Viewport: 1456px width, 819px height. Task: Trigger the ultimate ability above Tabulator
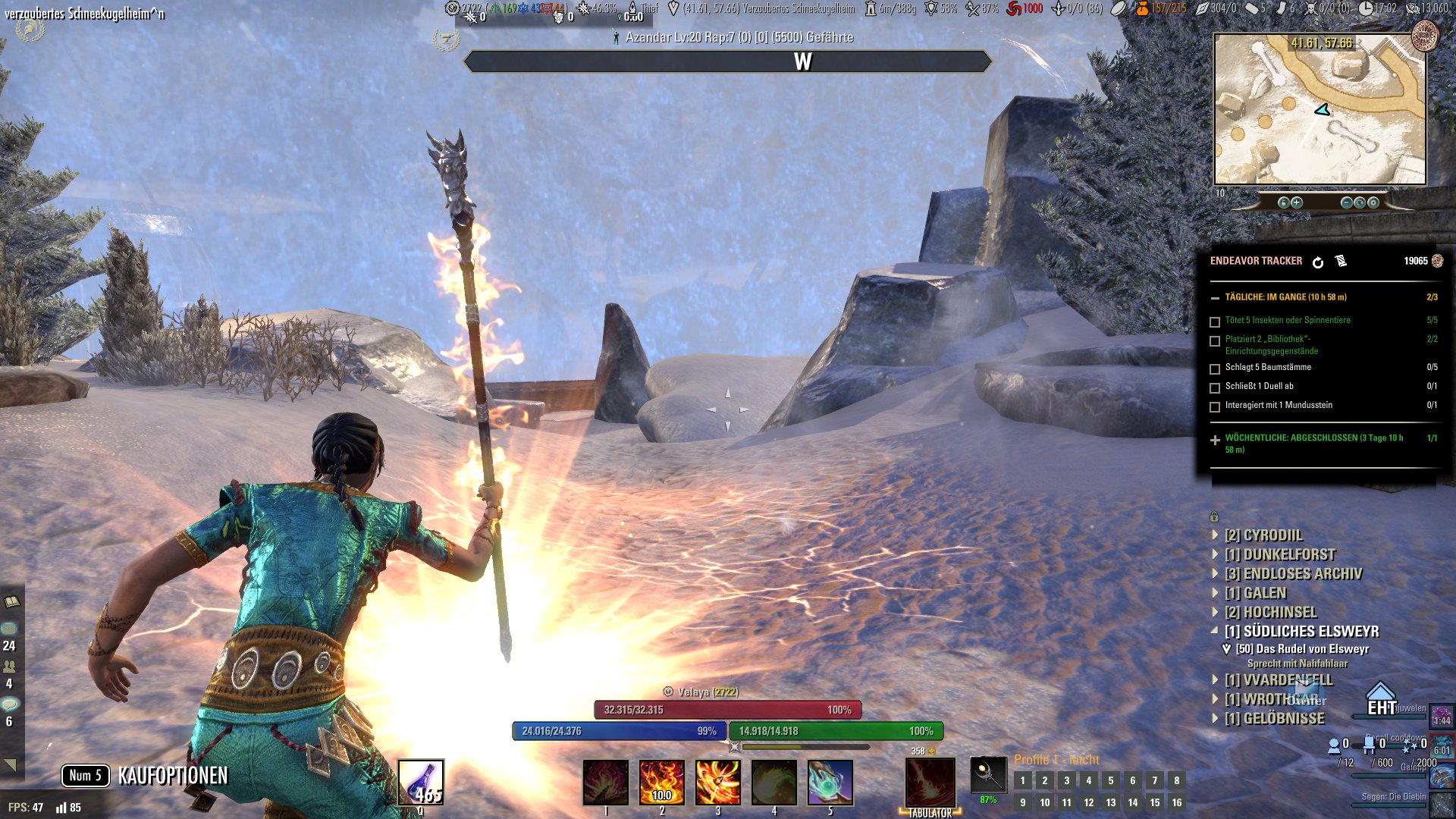[930, 782]
